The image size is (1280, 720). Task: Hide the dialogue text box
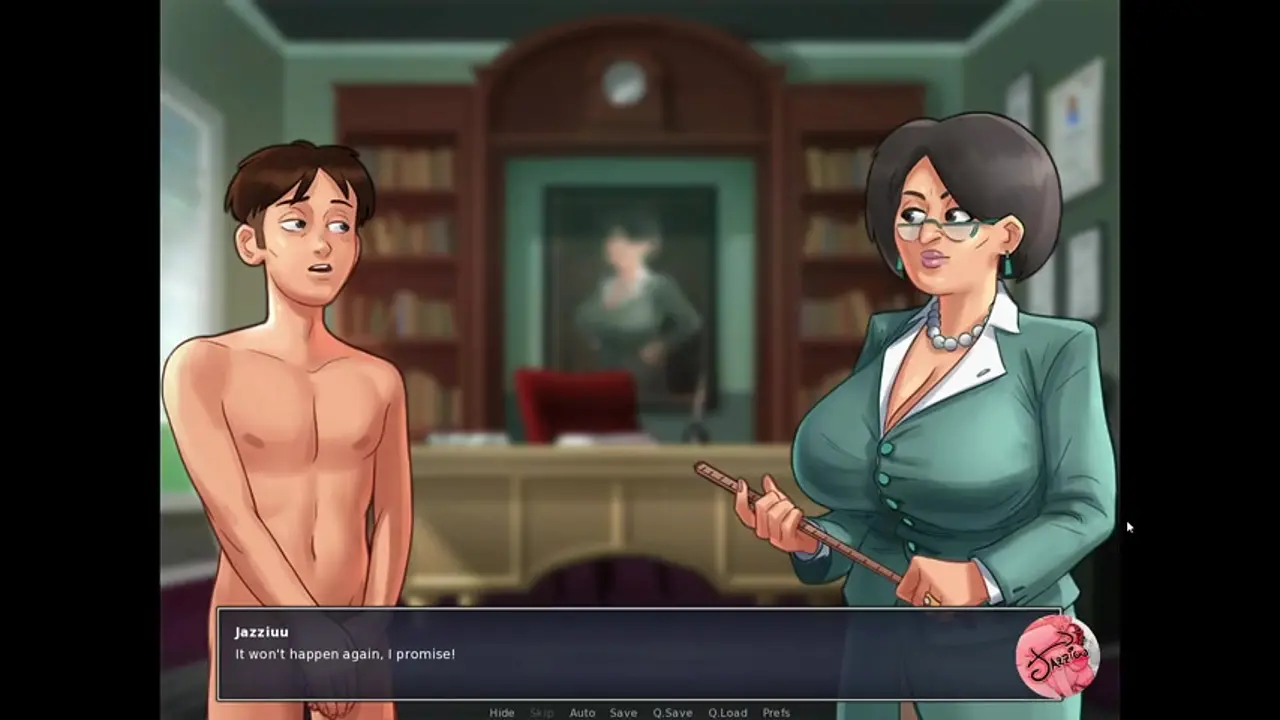[502, 713]
